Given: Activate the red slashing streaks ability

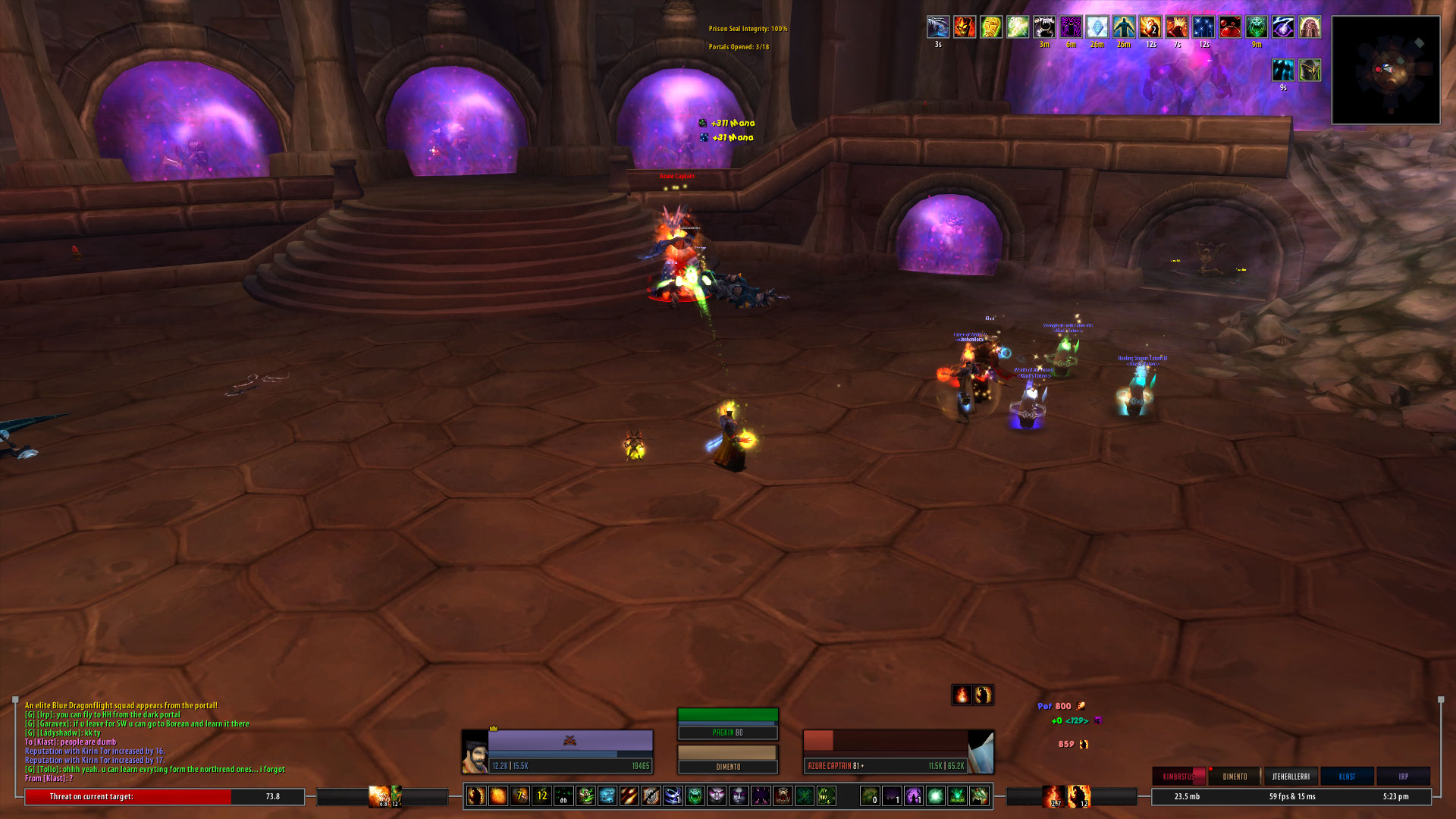Looking at the screenshot, I should tap(629, 795).
